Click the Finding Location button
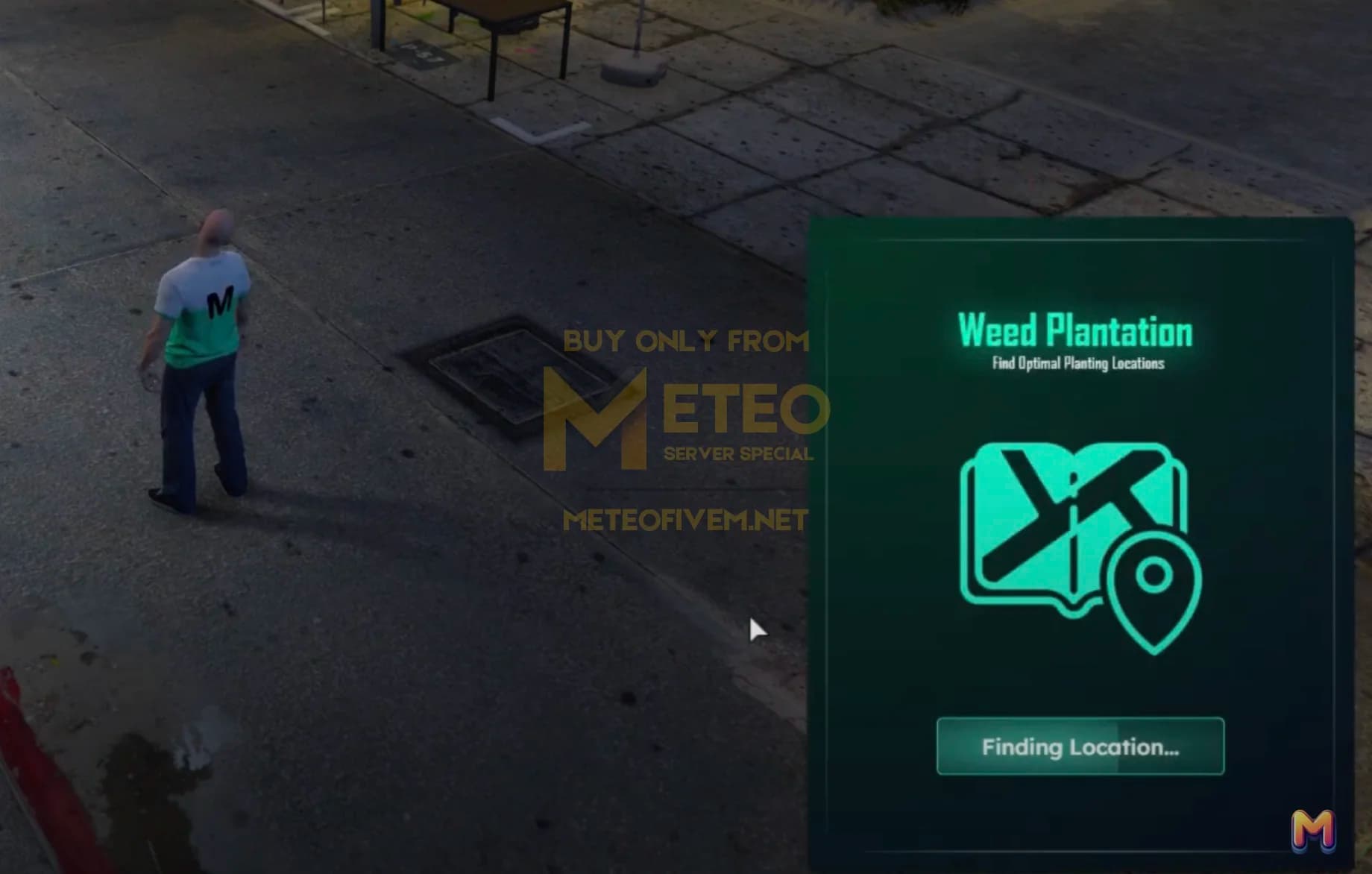The width and height of the screenshot is (1372, 874). (1080, 746)
